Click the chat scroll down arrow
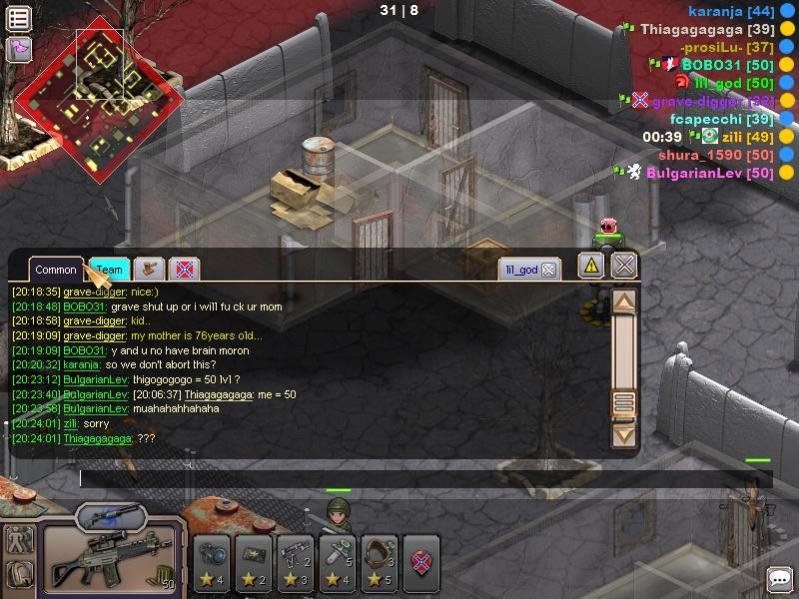The height and width of the screenshot is (599, 799). pos(624,434)
